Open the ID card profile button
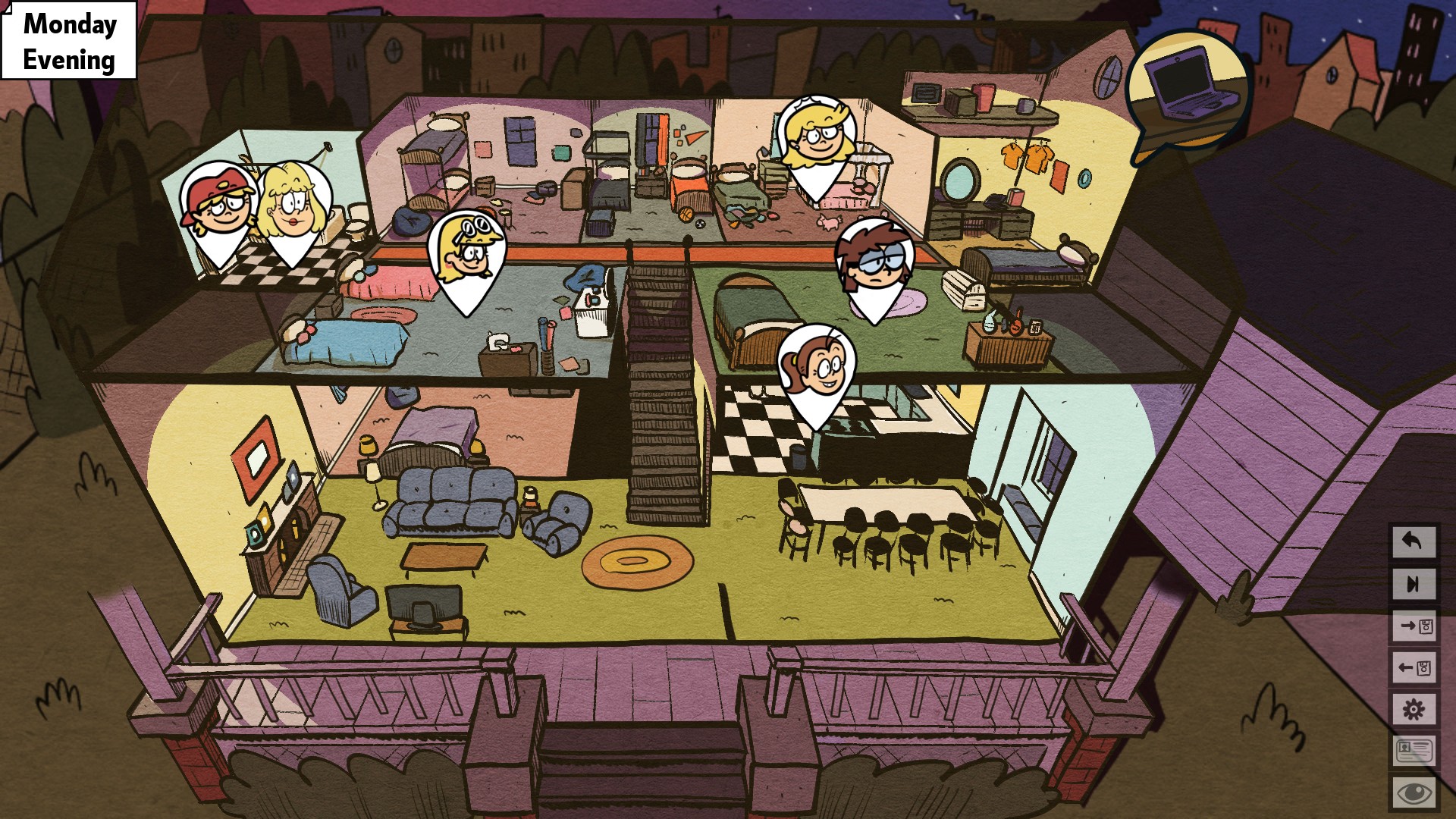 [x=1413, y=752]
